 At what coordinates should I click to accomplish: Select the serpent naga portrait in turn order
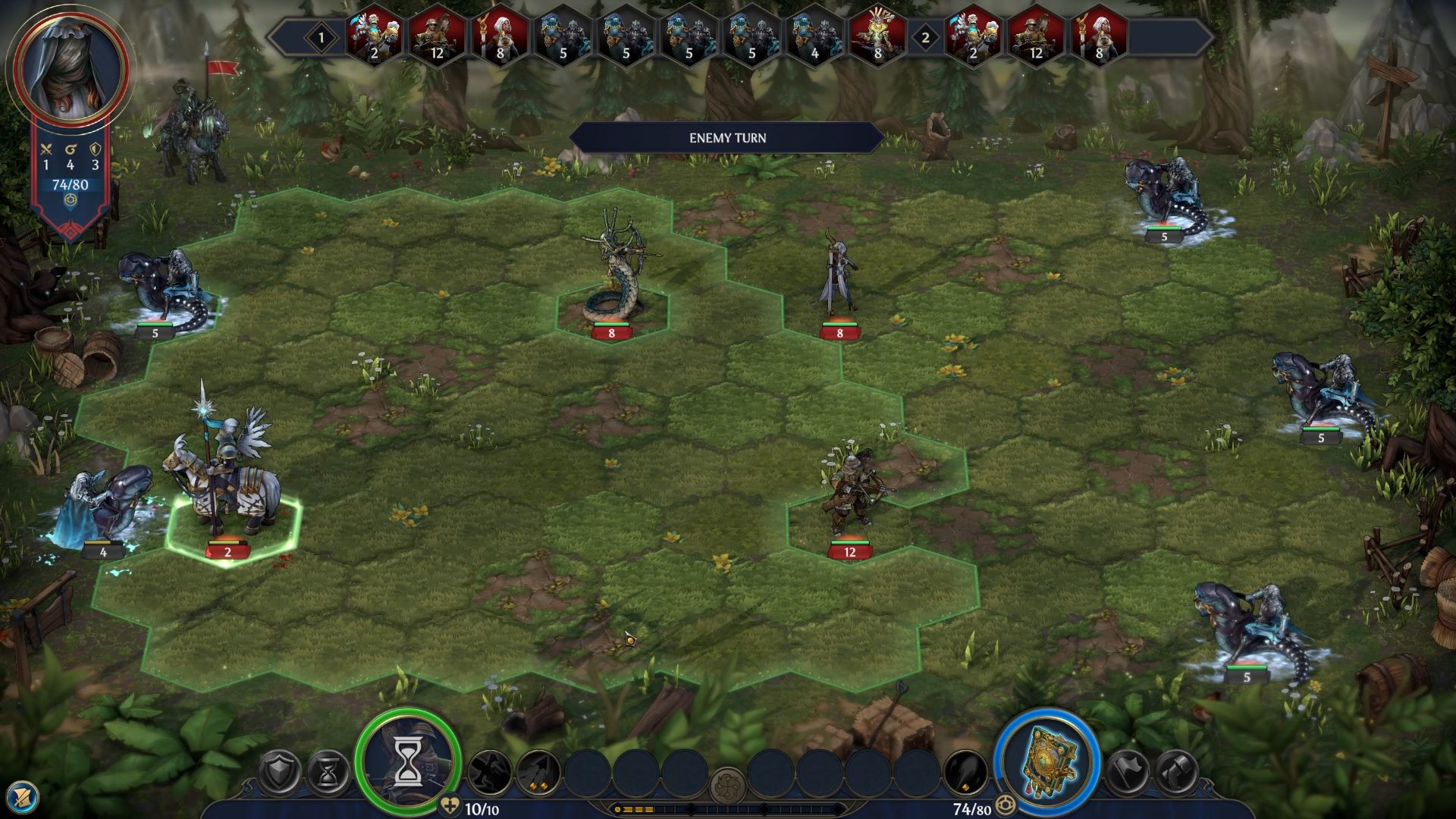pyautogui.click(x=877, y=36)
